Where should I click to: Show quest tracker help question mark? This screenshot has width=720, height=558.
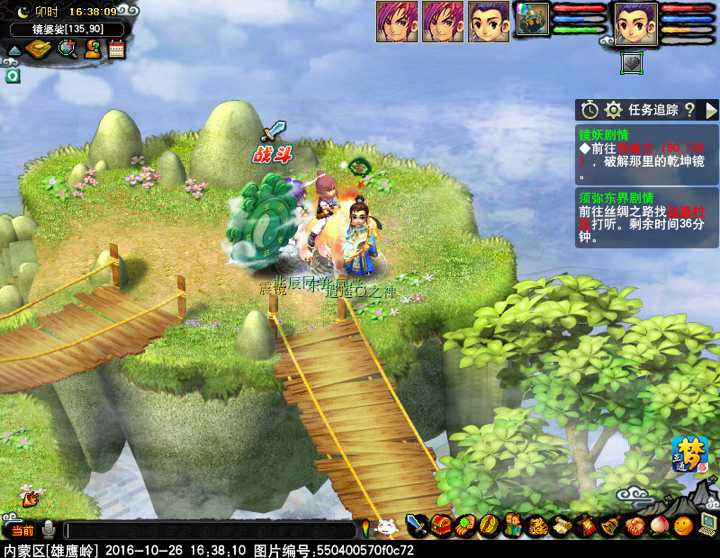[x=689, y=110]
